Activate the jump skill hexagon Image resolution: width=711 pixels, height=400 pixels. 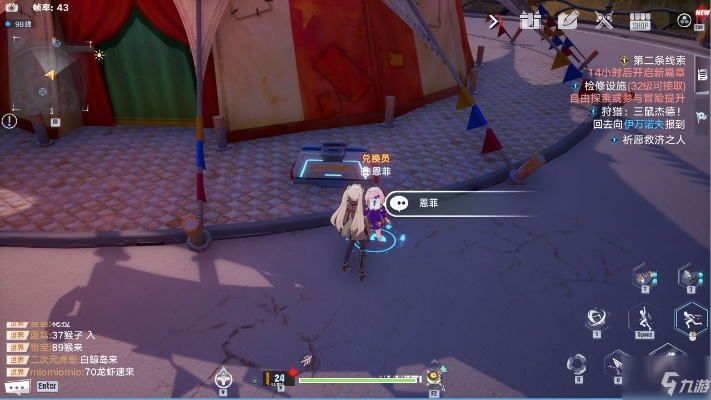[x=642, y=319]
